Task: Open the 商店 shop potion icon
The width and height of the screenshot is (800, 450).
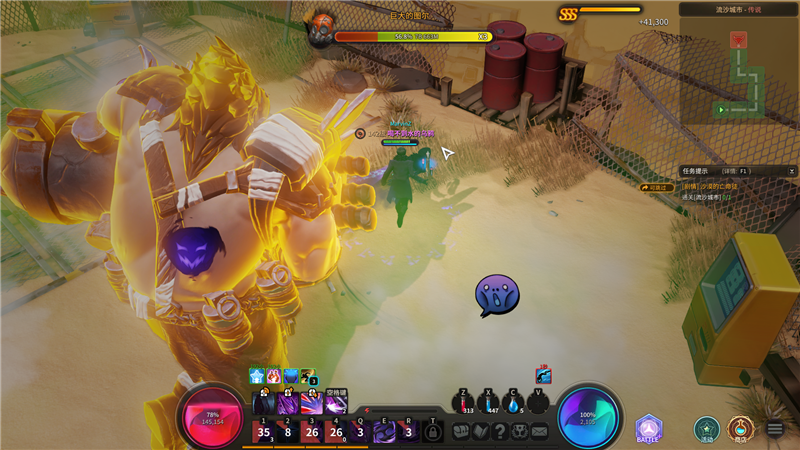Action: point(740,429)
